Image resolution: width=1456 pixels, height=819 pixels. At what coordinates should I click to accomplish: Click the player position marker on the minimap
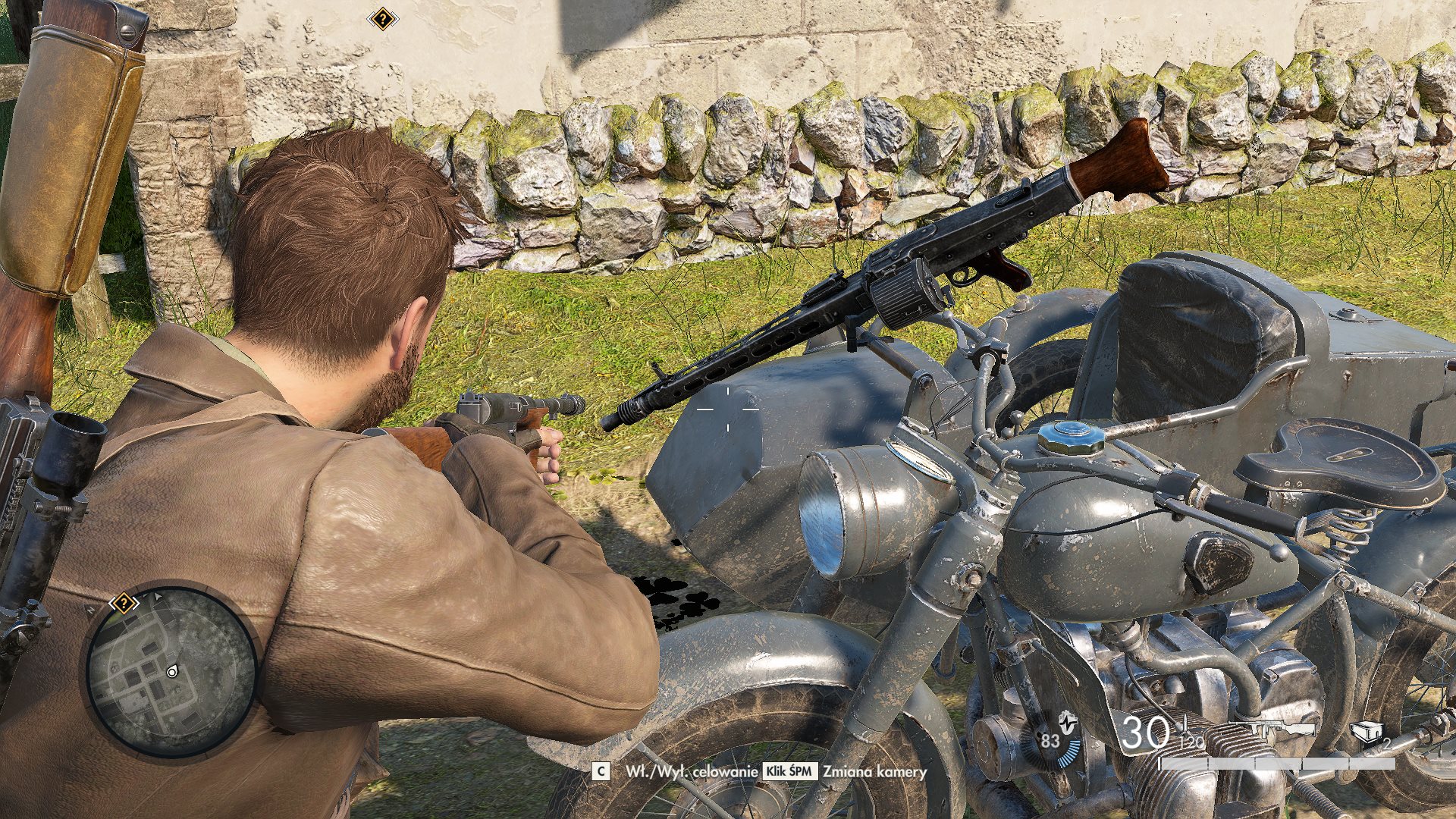click(x=172, y=672)
